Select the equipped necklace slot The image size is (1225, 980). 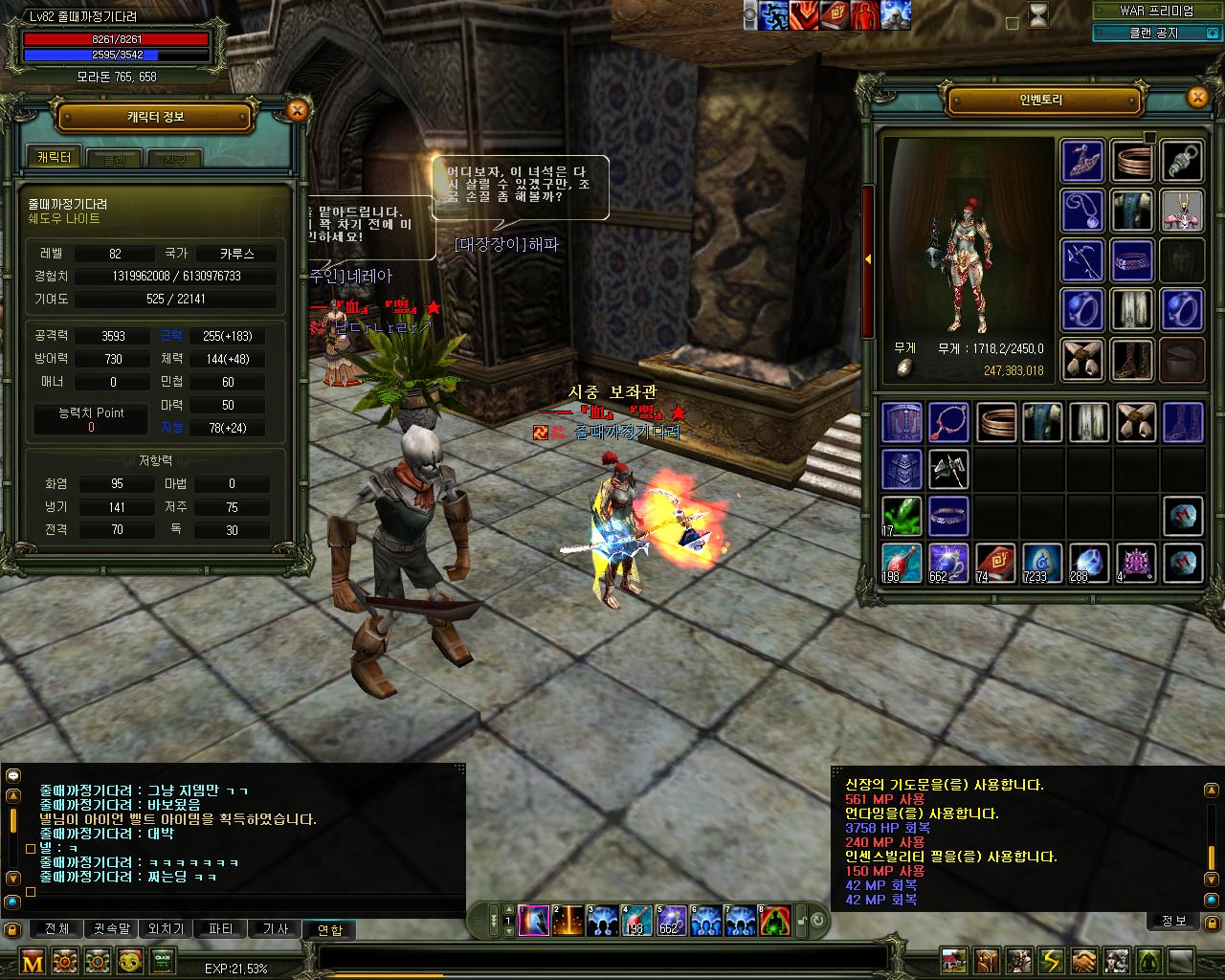[x=1083, y=210]
